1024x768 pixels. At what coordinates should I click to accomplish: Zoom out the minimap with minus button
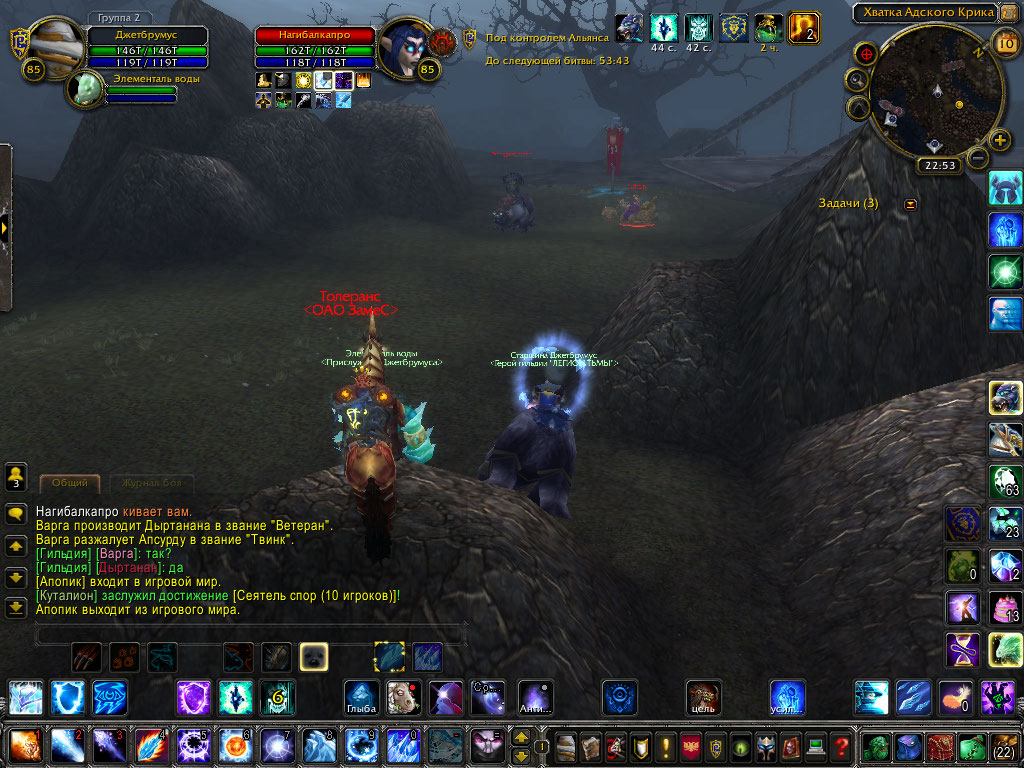coord(979,158)
